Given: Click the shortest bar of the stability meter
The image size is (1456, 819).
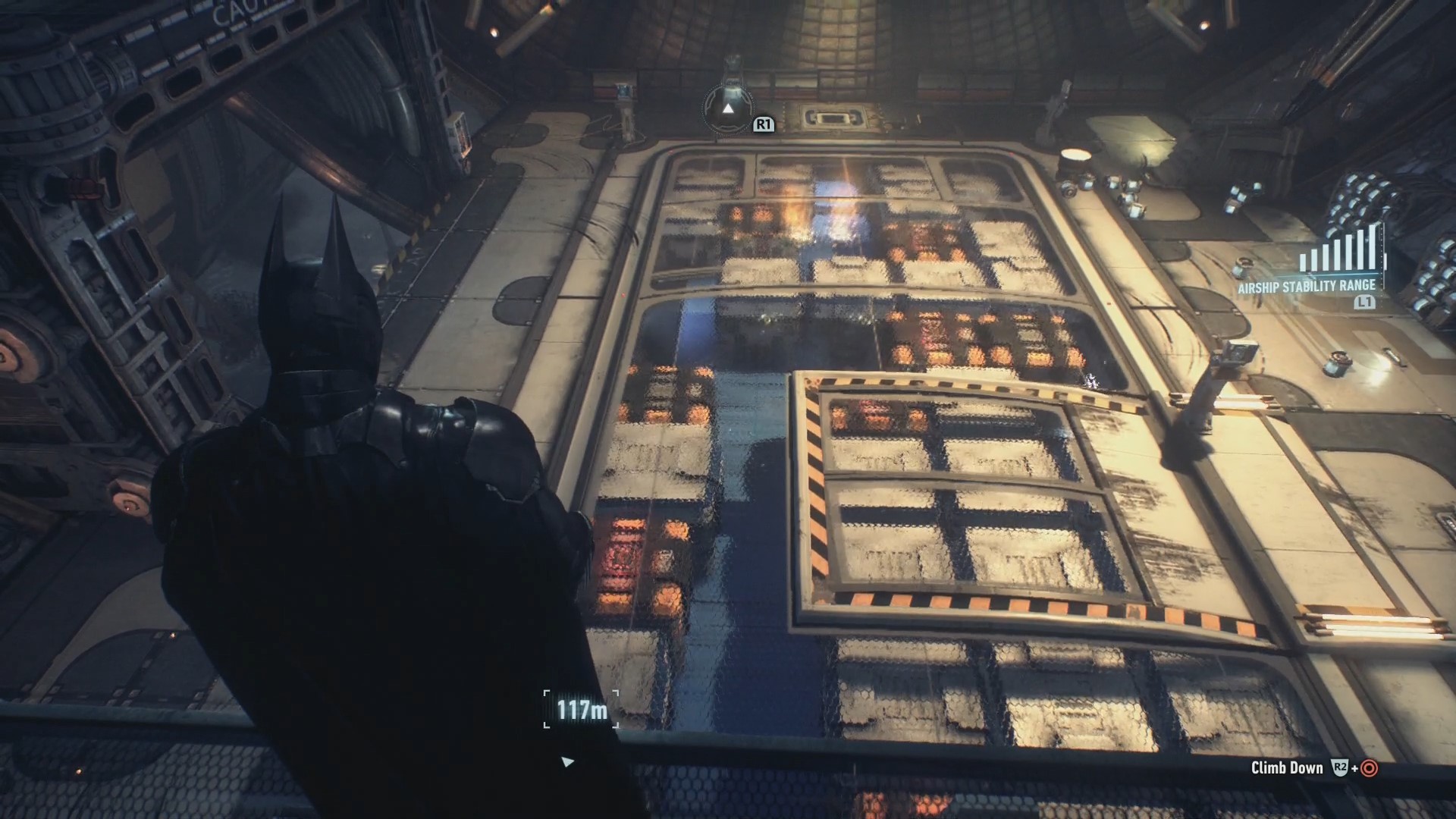Looking at the screenshot, I should pos(1303,262).
